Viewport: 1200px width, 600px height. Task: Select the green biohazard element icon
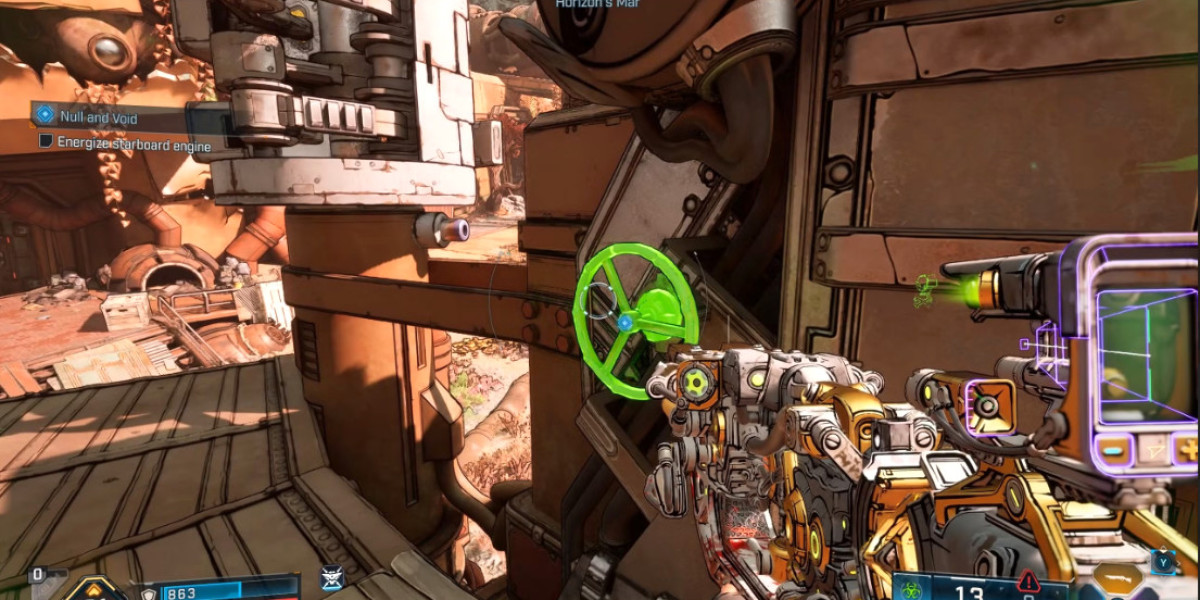[911, 587]
